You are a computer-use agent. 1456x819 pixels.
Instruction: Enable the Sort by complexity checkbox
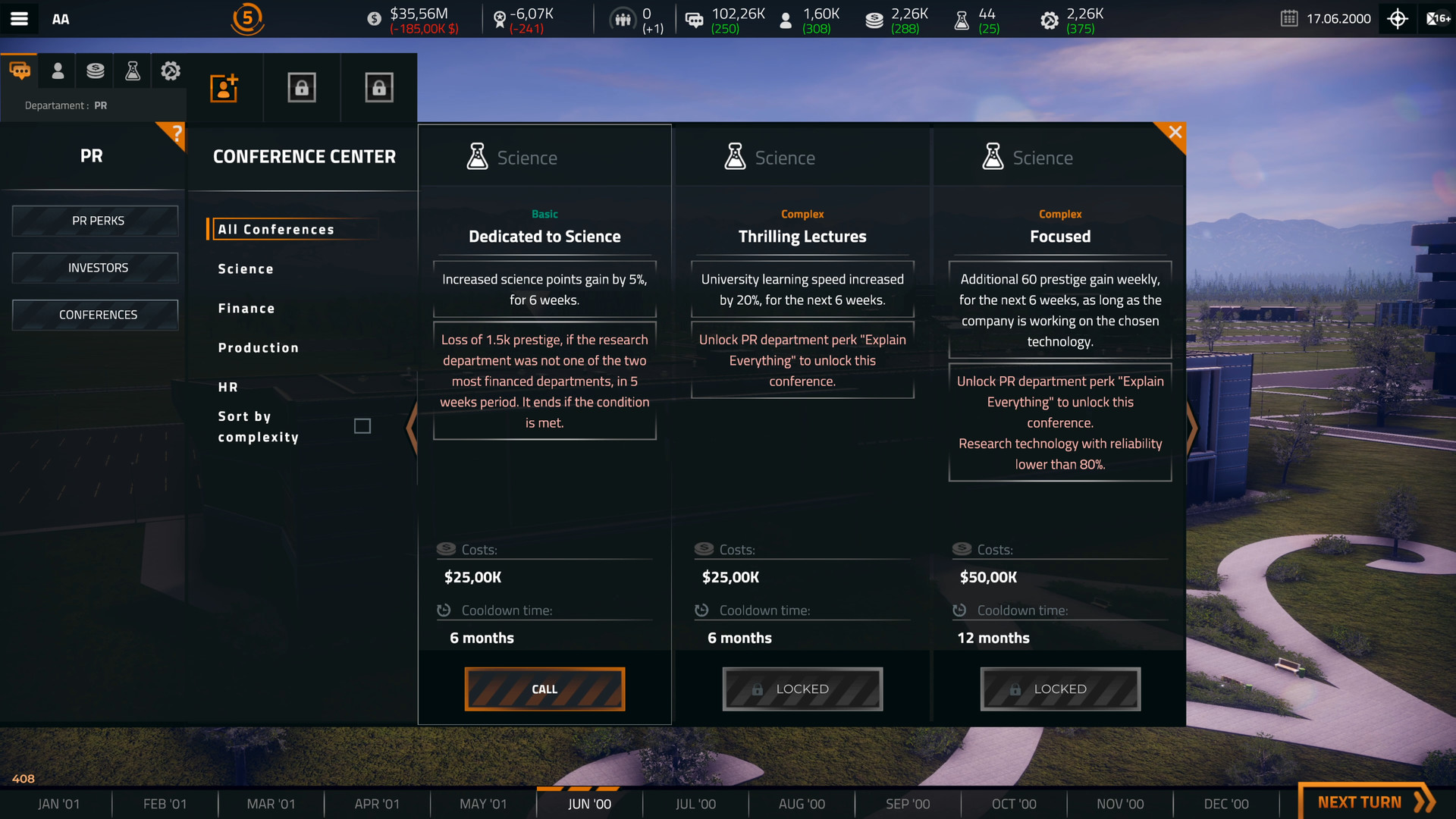tap(362, 425)
